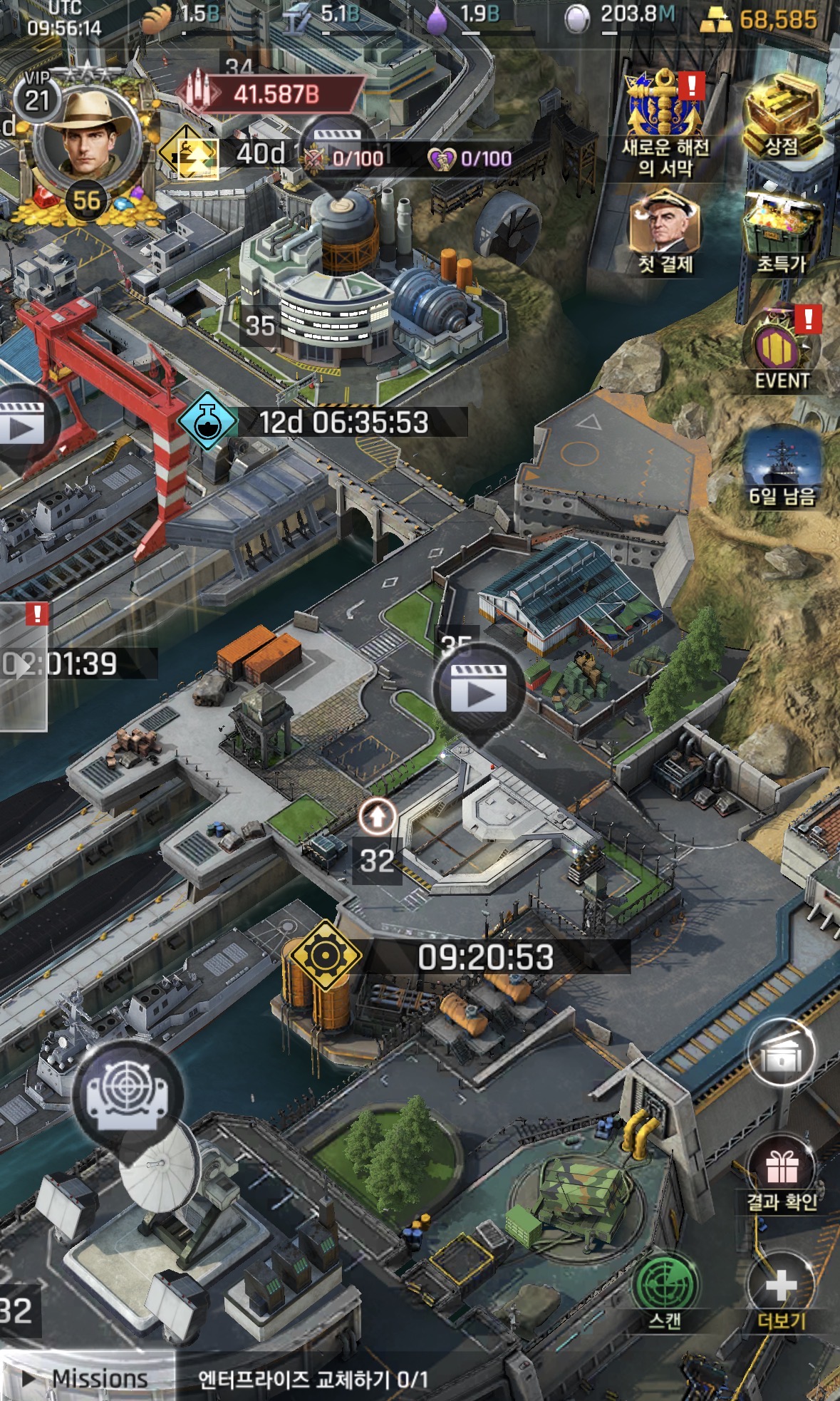Open the Missions panel
Viewport: 840px width, 1401px height.
(87, 1378)
